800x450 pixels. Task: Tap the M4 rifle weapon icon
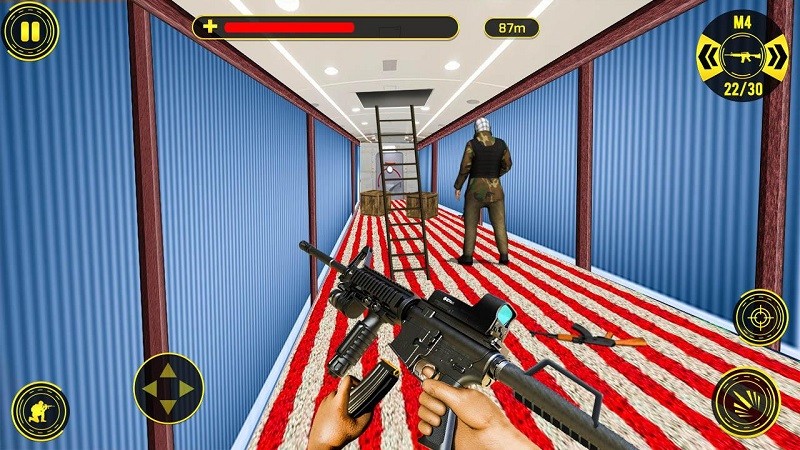pos(743,57)
